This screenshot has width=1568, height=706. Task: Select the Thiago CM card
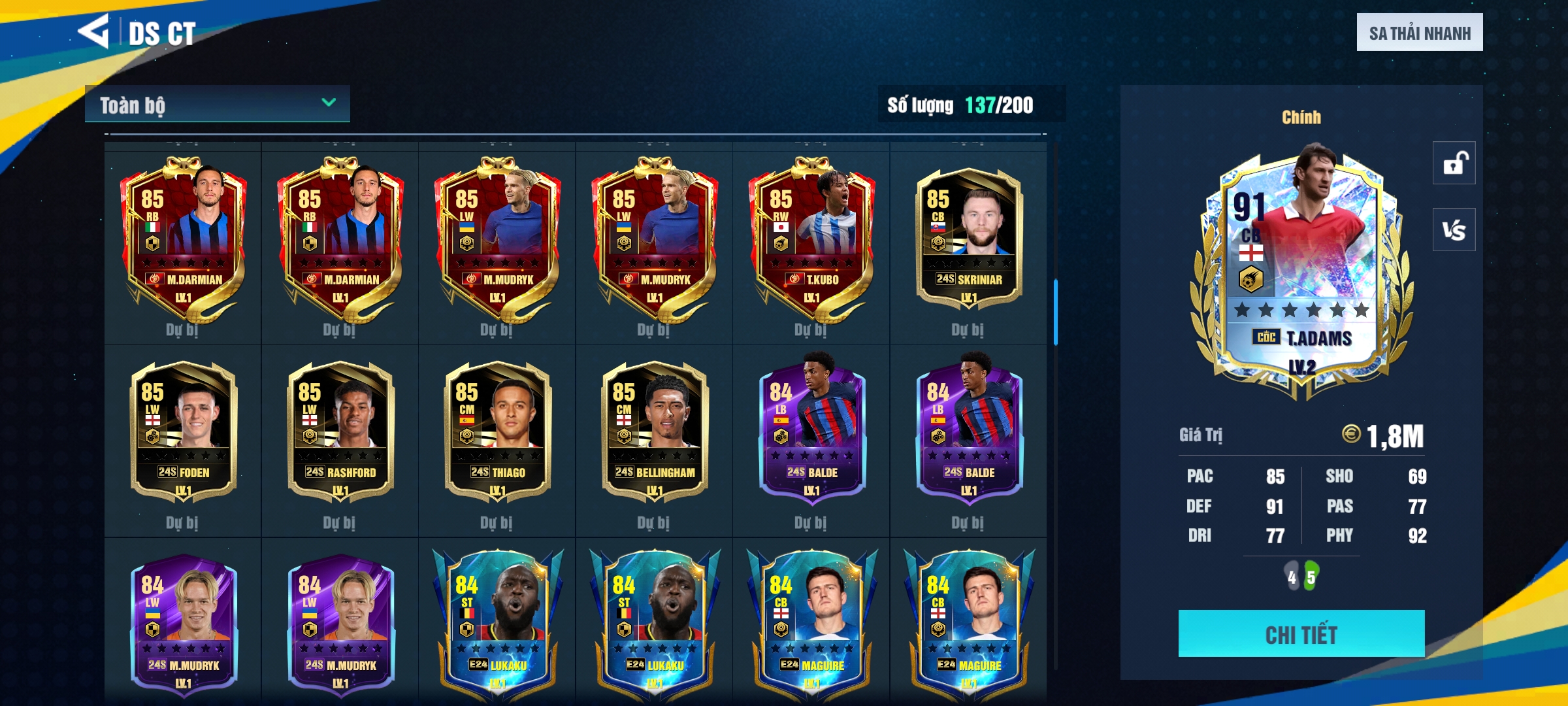497,431
